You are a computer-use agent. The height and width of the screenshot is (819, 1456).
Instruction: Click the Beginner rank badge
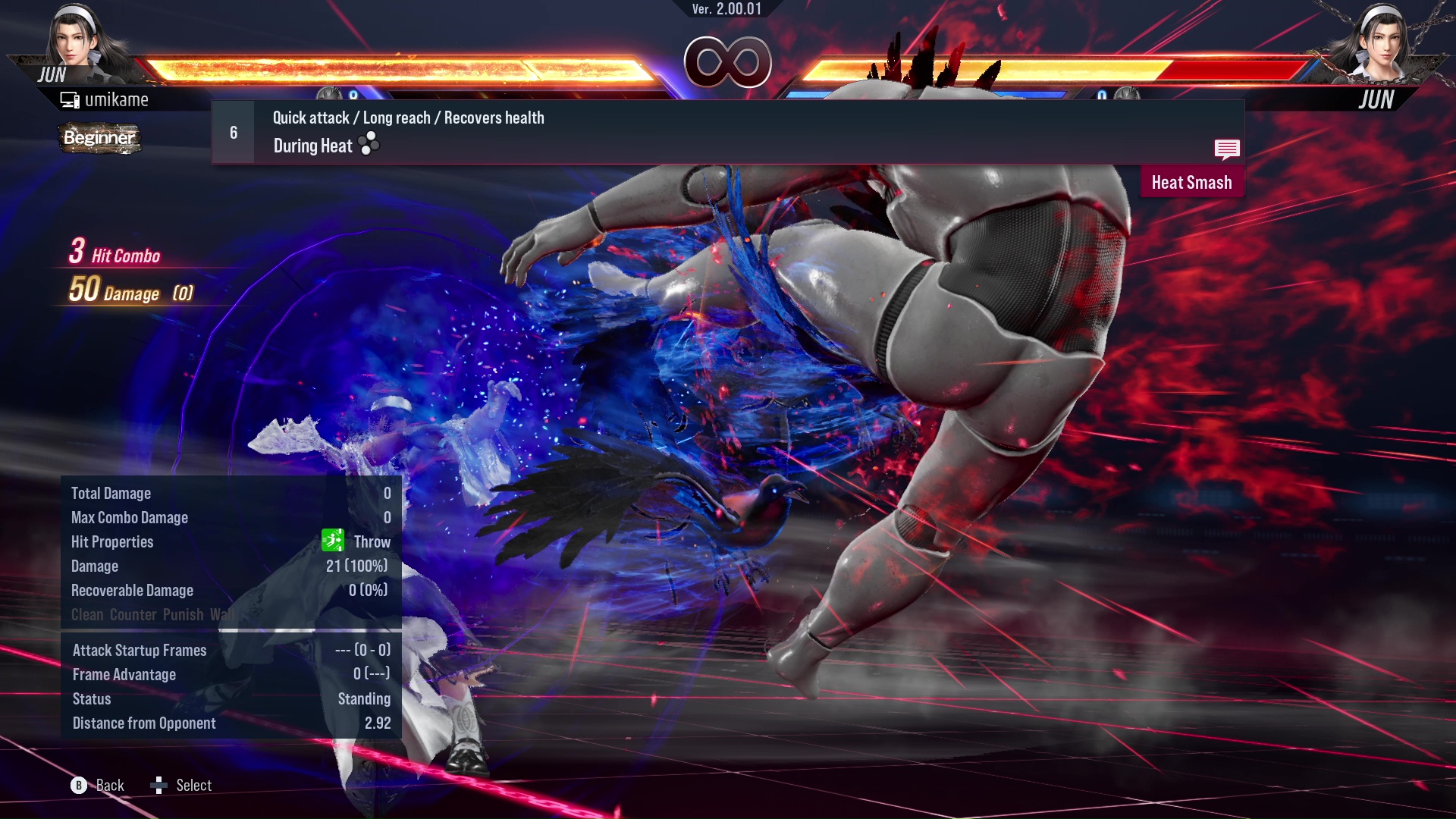coord(98,139)
